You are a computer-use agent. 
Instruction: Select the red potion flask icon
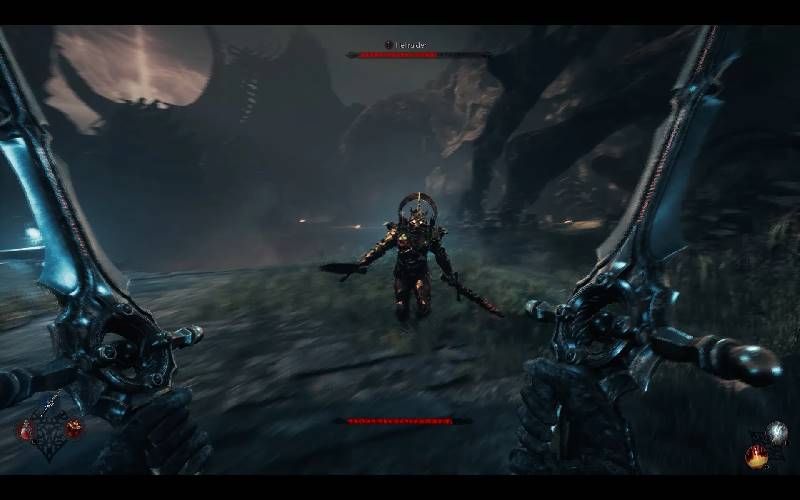pos(25,429)
